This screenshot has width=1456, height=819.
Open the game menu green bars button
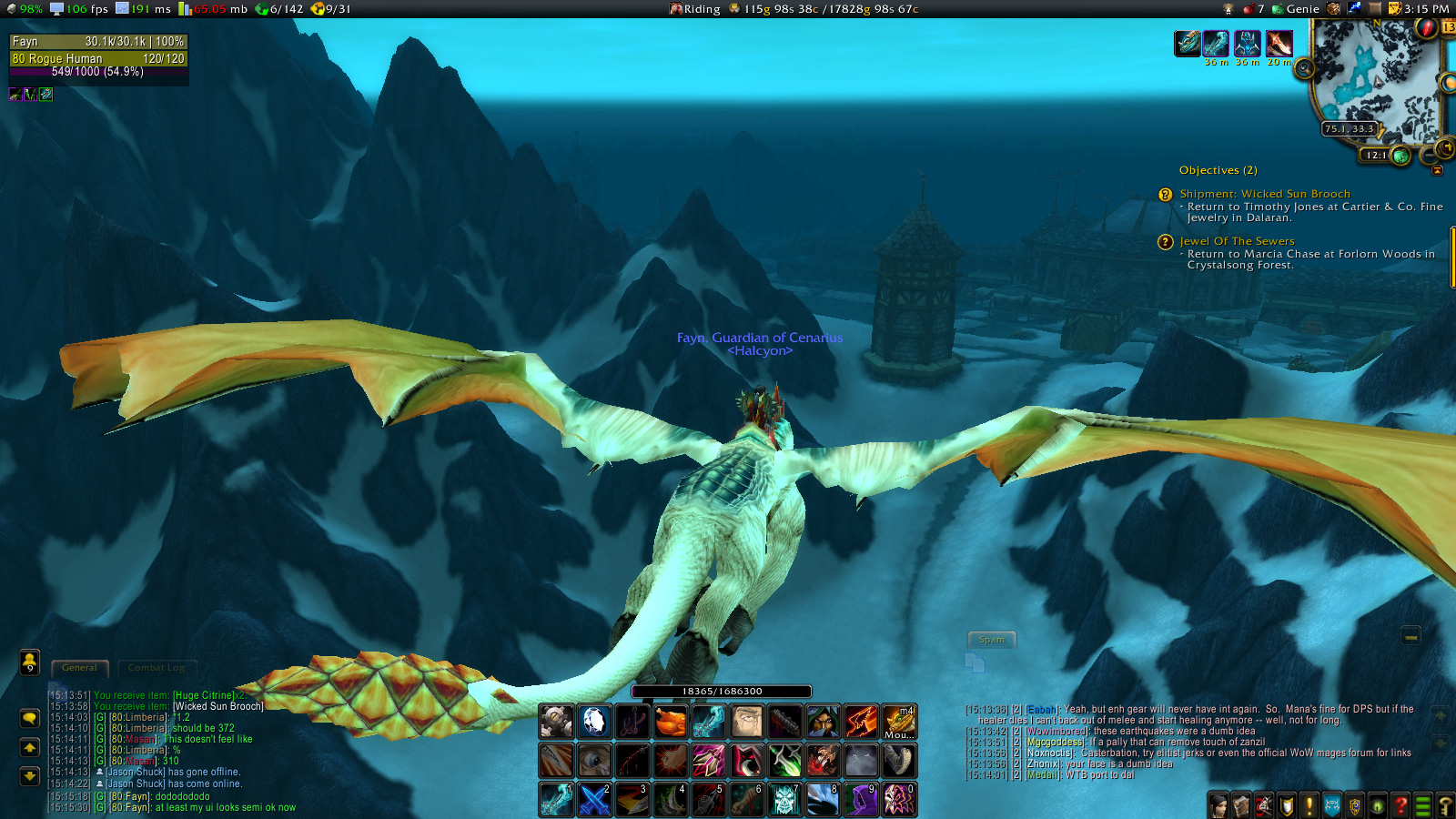point(1422,805)
